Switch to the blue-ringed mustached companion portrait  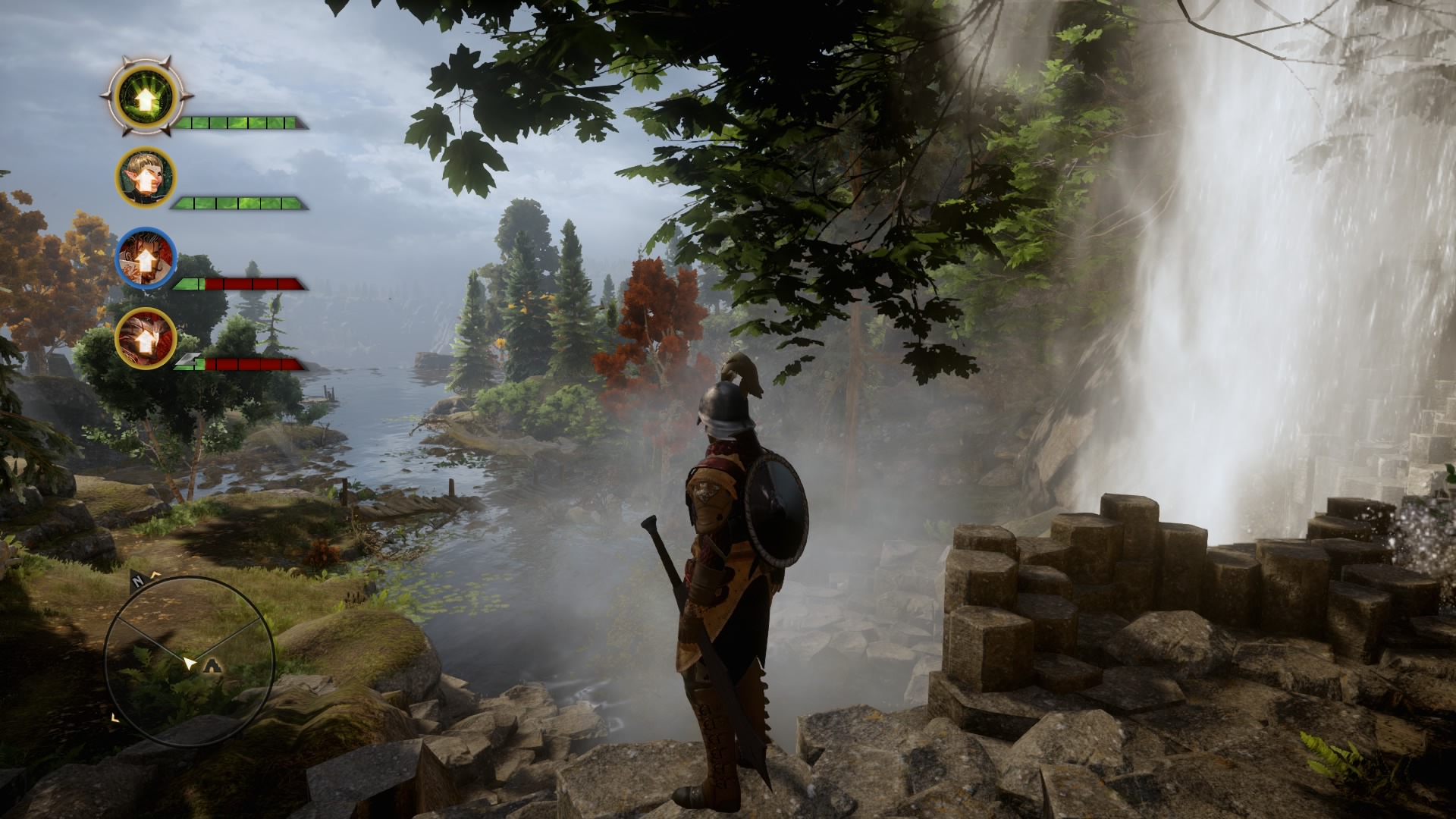tap(146, 258)
